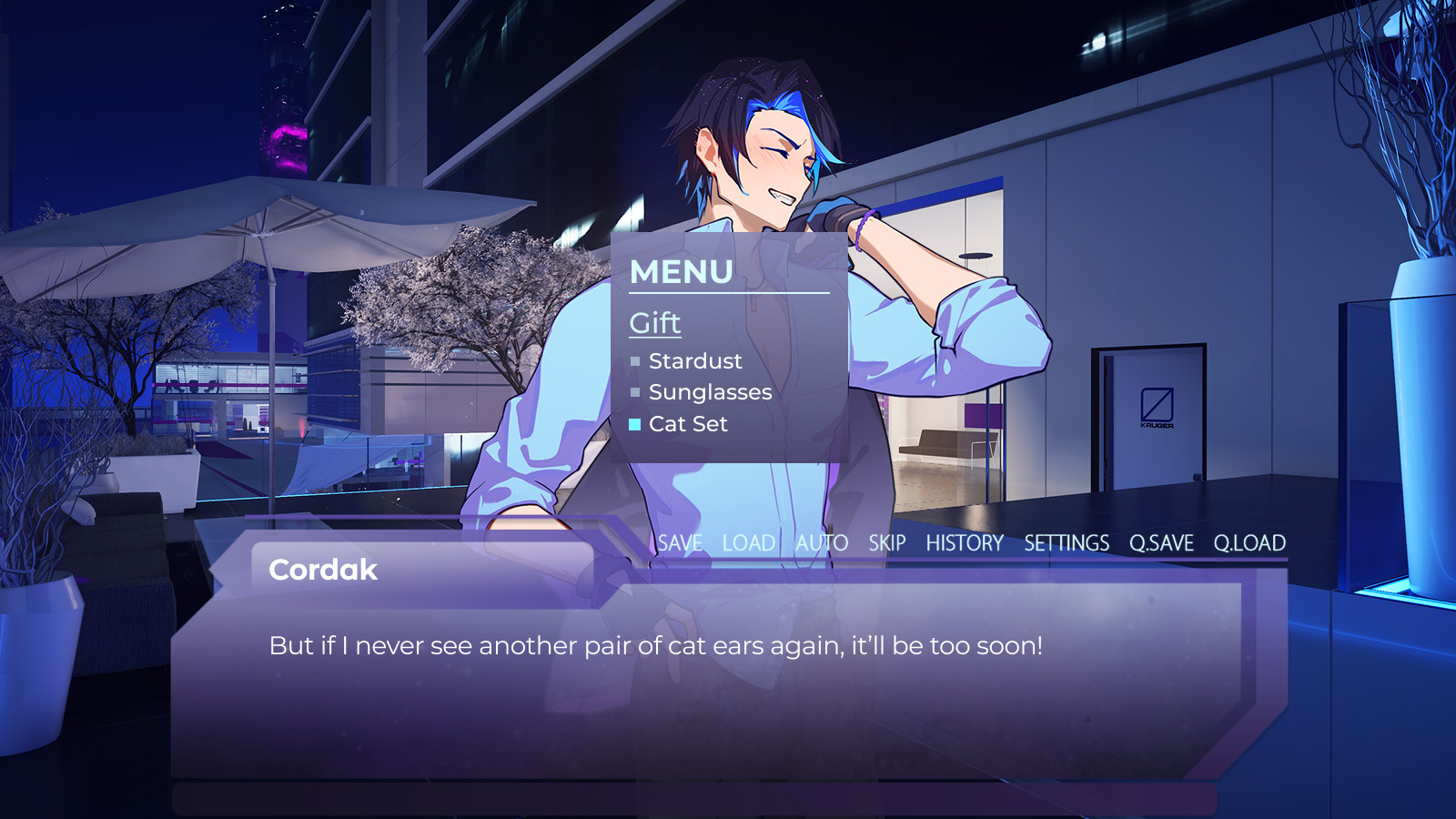Image resolution: width=1456 pixels, height=819 pixels.
Task: Quick load with Q.LOAD
Action: coord(1249,543)
